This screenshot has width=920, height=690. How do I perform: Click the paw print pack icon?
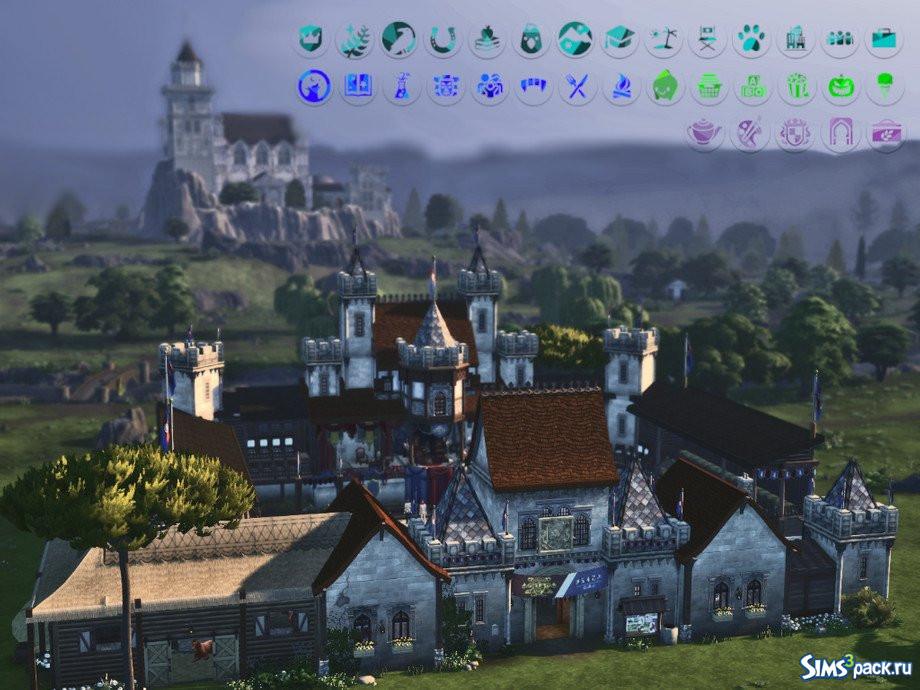(x=751, y=39)
